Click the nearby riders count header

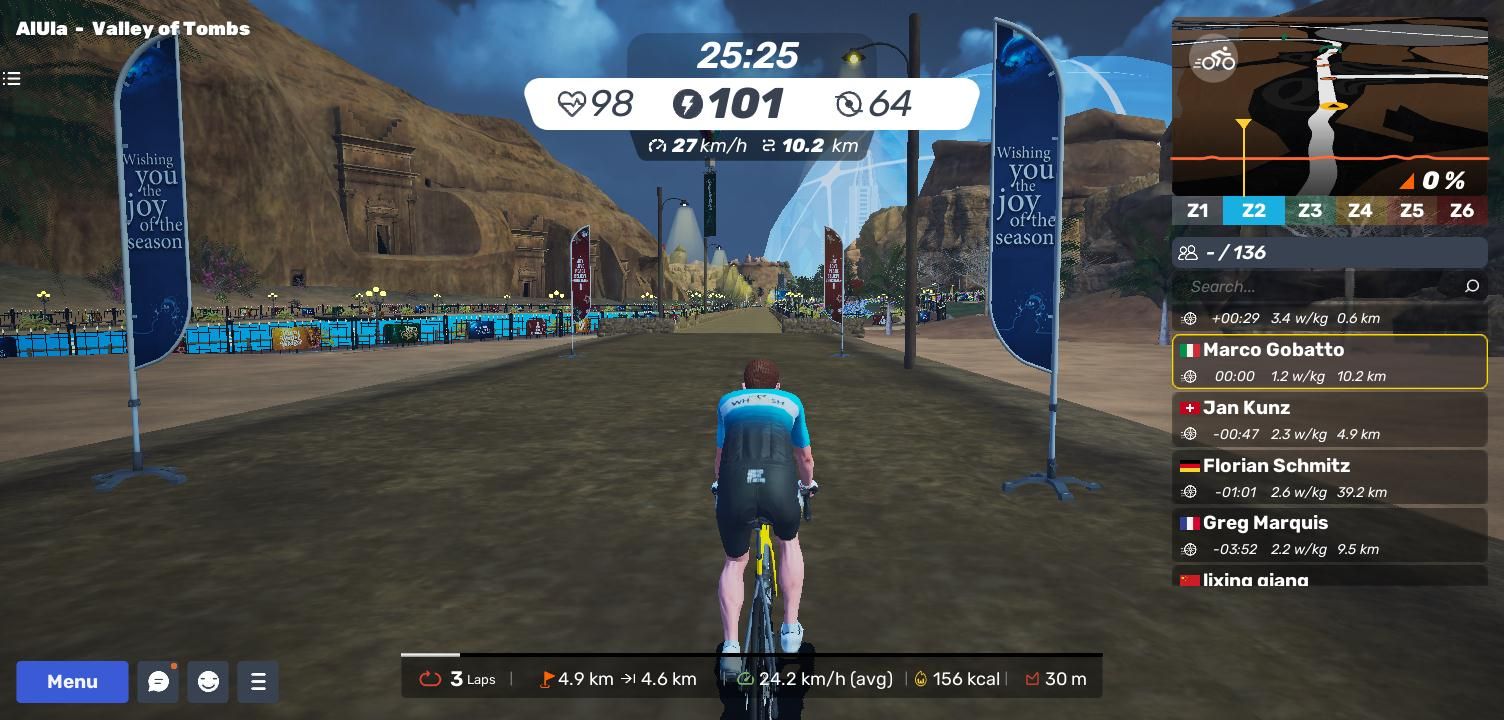tap(1329, 253)
